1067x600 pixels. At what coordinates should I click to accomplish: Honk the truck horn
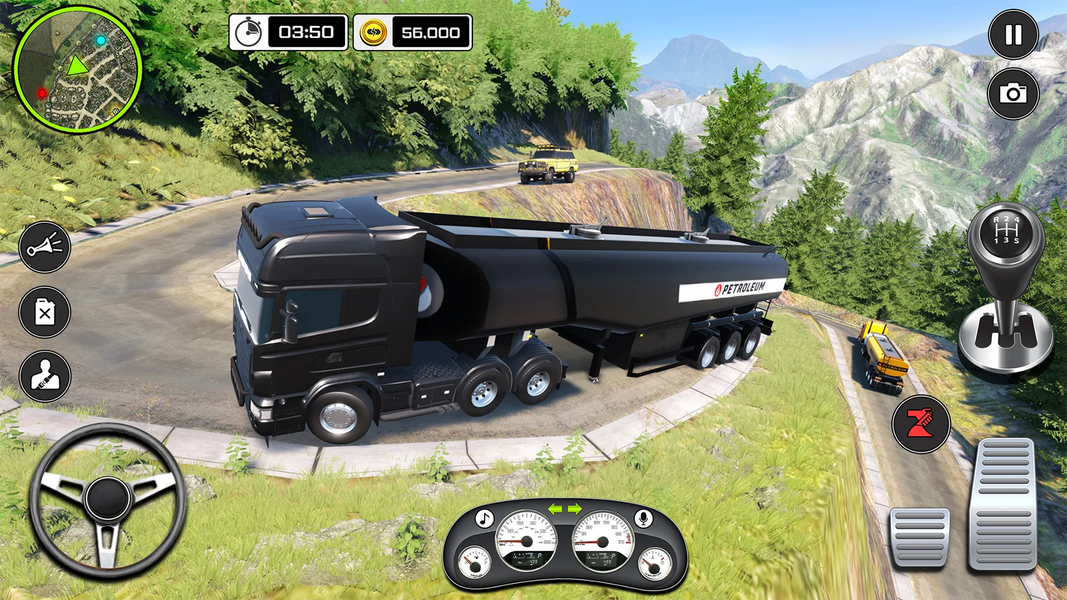pyautogui.click(x=45, y=247)
